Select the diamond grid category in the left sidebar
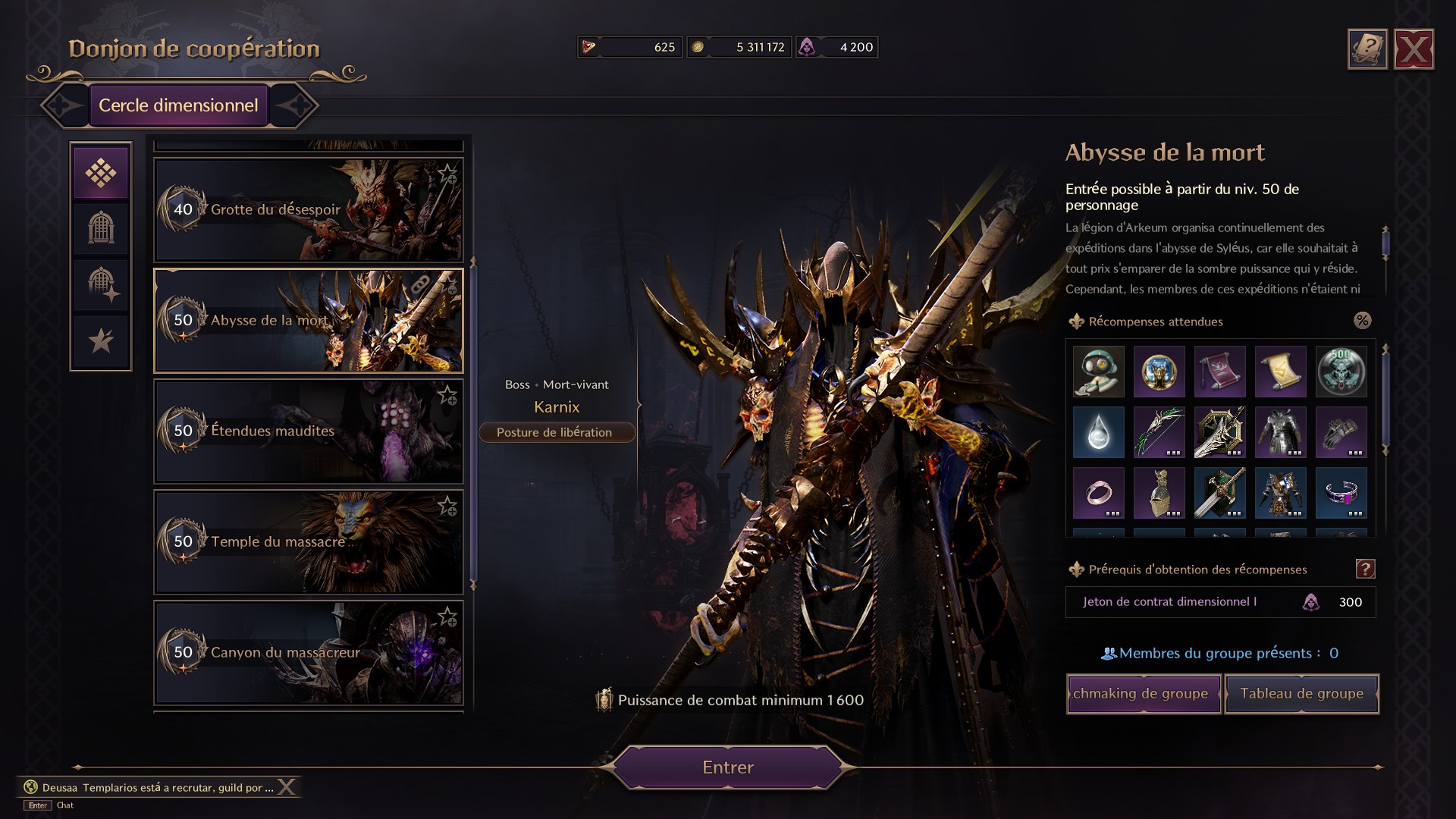The height and width of the screenshot is (819, 1456). pos(101,172)
